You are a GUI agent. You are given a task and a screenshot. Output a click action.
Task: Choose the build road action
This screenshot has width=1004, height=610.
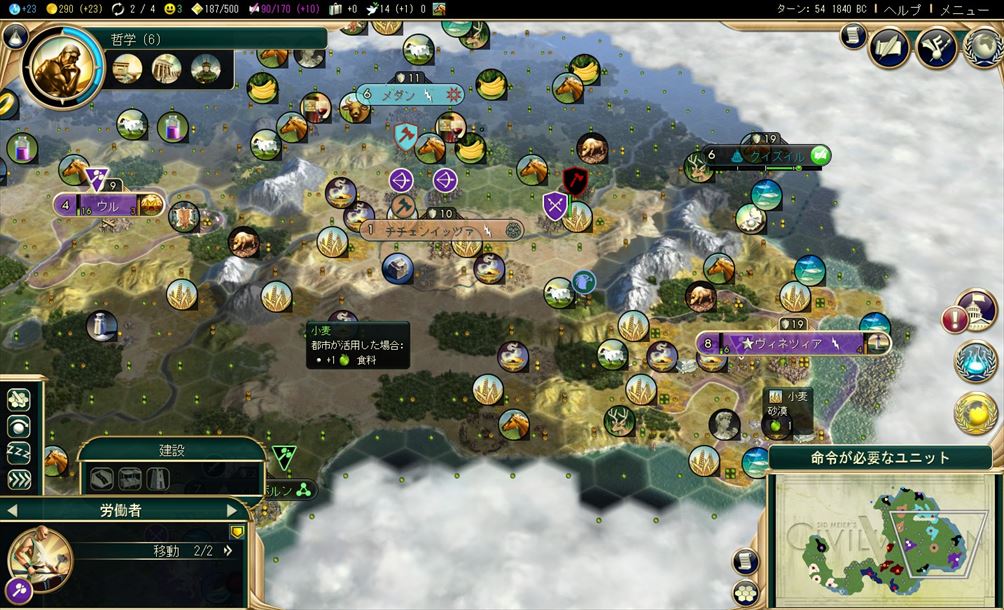(101, 478)
